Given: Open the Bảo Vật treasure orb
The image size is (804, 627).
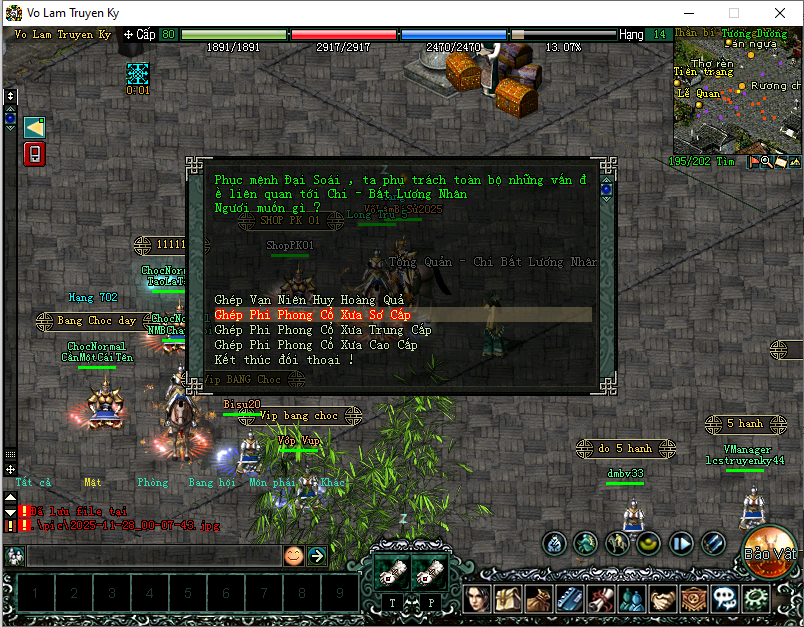Looking at the screenshot, I should (769, 551).
